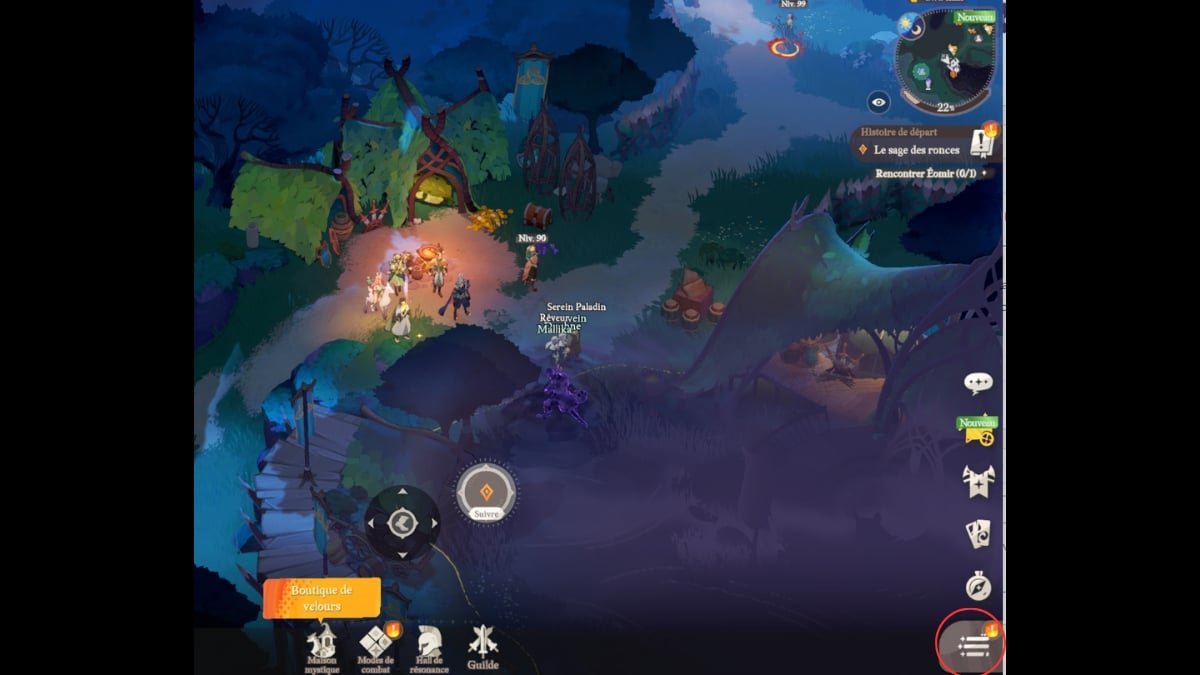Open the cards icon

[x=977, y=534]
